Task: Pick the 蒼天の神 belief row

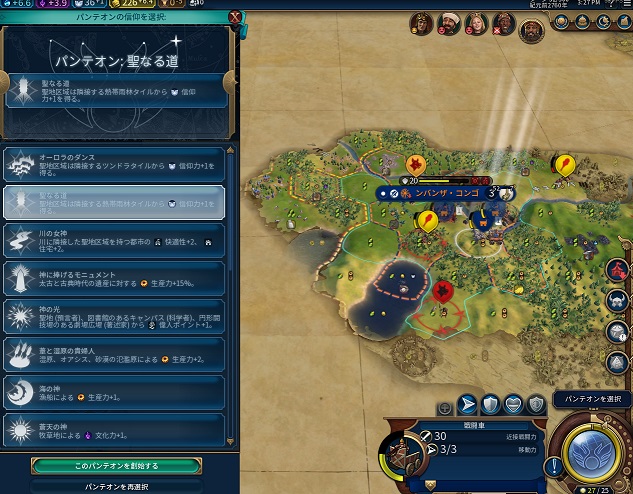Action: click(x=114, y=431)
